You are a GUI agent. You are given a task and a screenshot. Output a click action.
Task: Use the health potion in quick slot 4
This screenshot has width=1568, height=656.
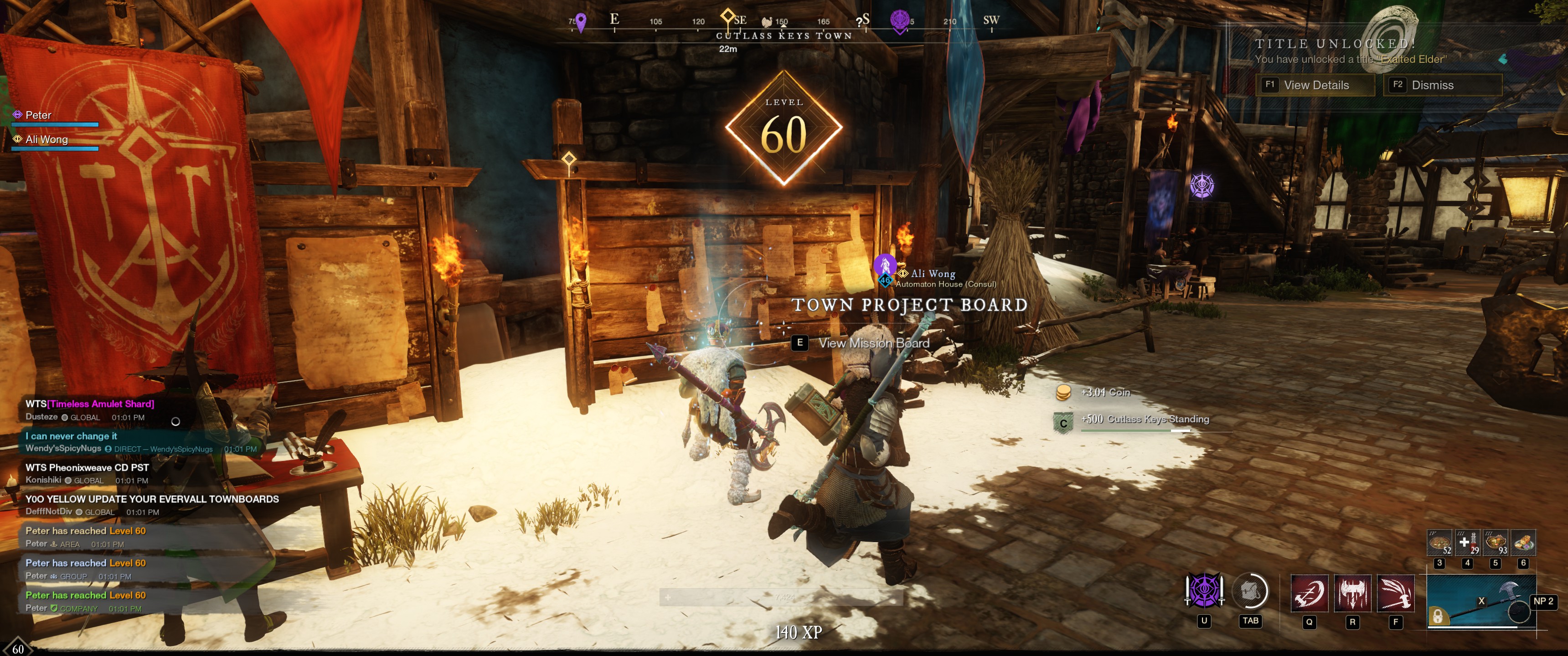pyautogui.click(x=1468, y=543)
